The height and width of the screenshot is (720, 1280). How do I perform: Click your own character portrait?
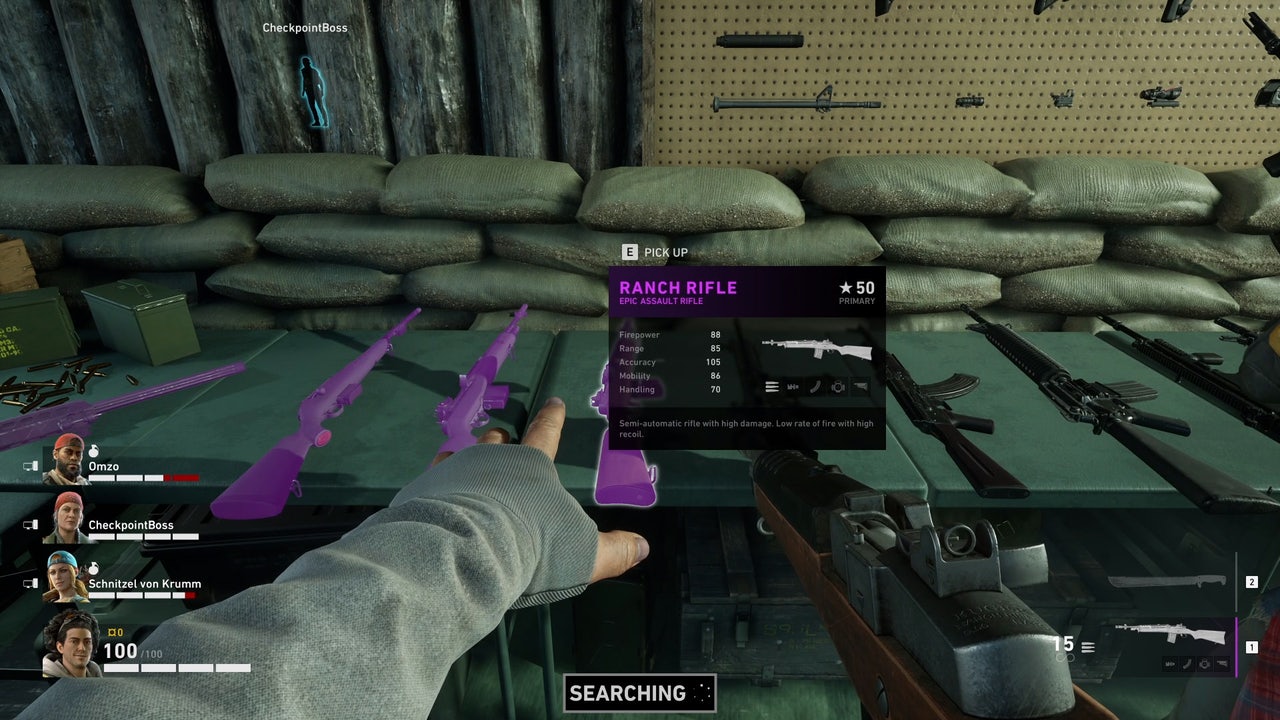[x=71, y=644]
